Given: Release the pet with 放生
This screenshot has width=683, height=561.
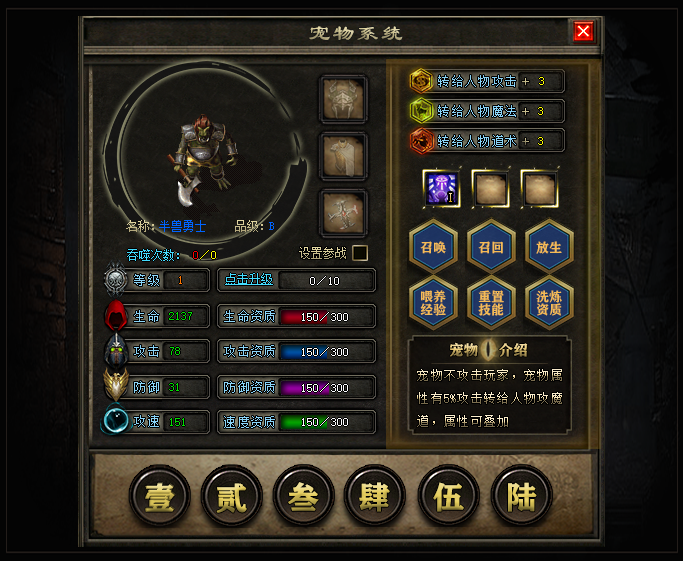Looking at the screenshot, I should click(x=548, y=245).
